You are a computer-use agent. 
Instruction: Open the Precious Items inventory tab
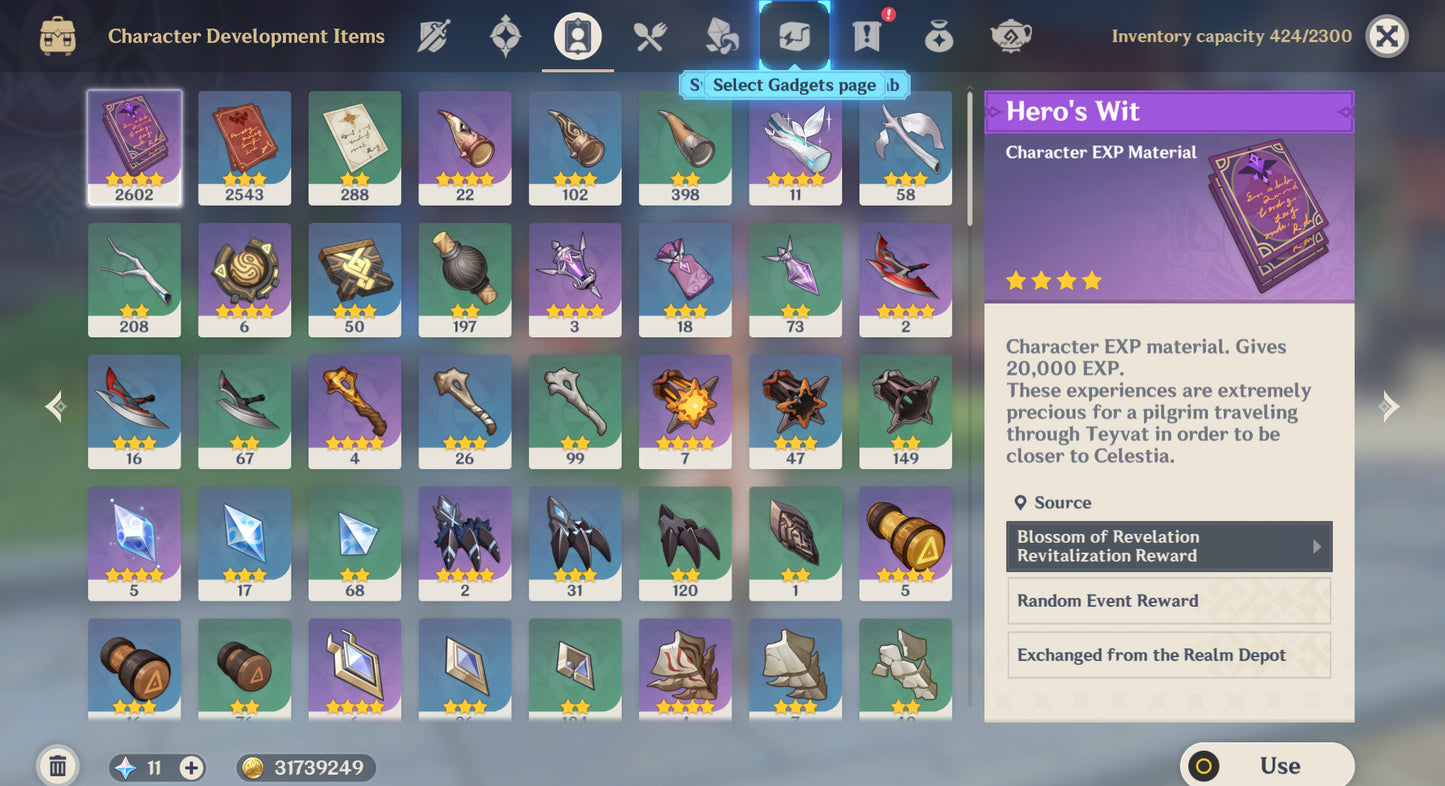click(937, 35)
